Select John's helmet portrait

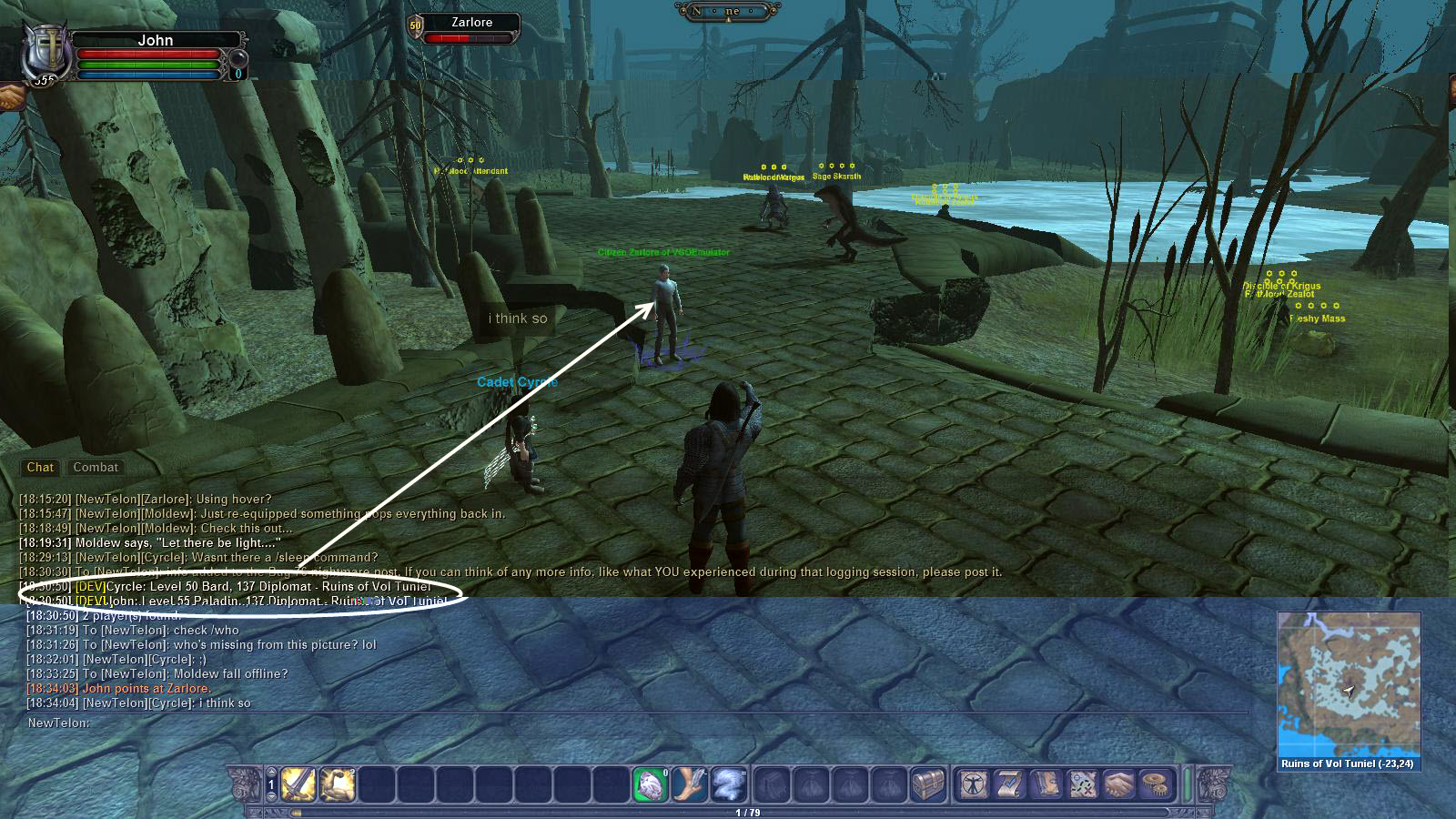point(44,53)
